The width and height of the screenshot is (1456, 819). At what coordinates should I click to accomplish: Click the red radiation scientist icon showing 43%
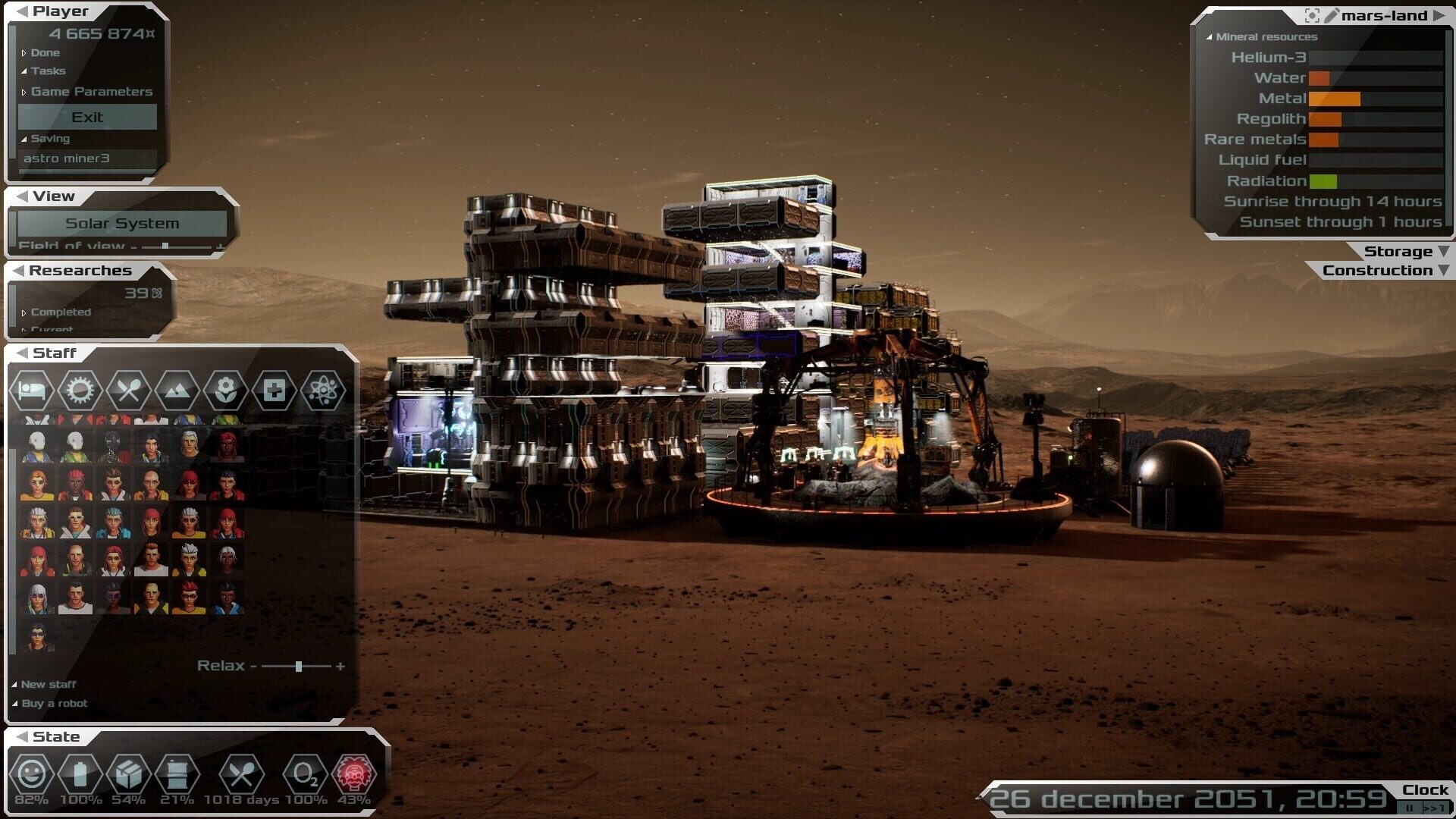[355, 775]
